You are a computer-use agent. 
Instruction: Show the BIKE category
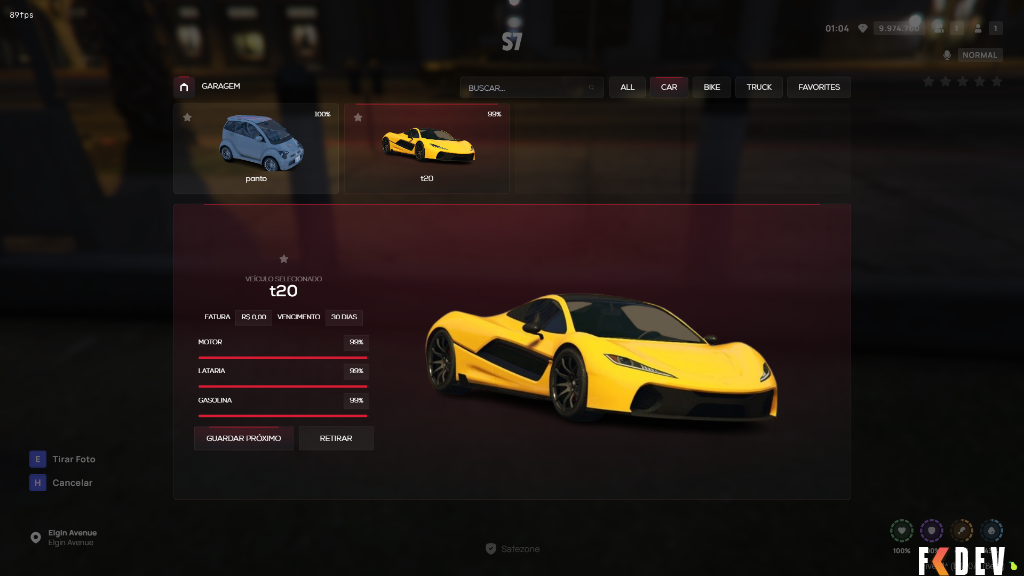point(712,88)
